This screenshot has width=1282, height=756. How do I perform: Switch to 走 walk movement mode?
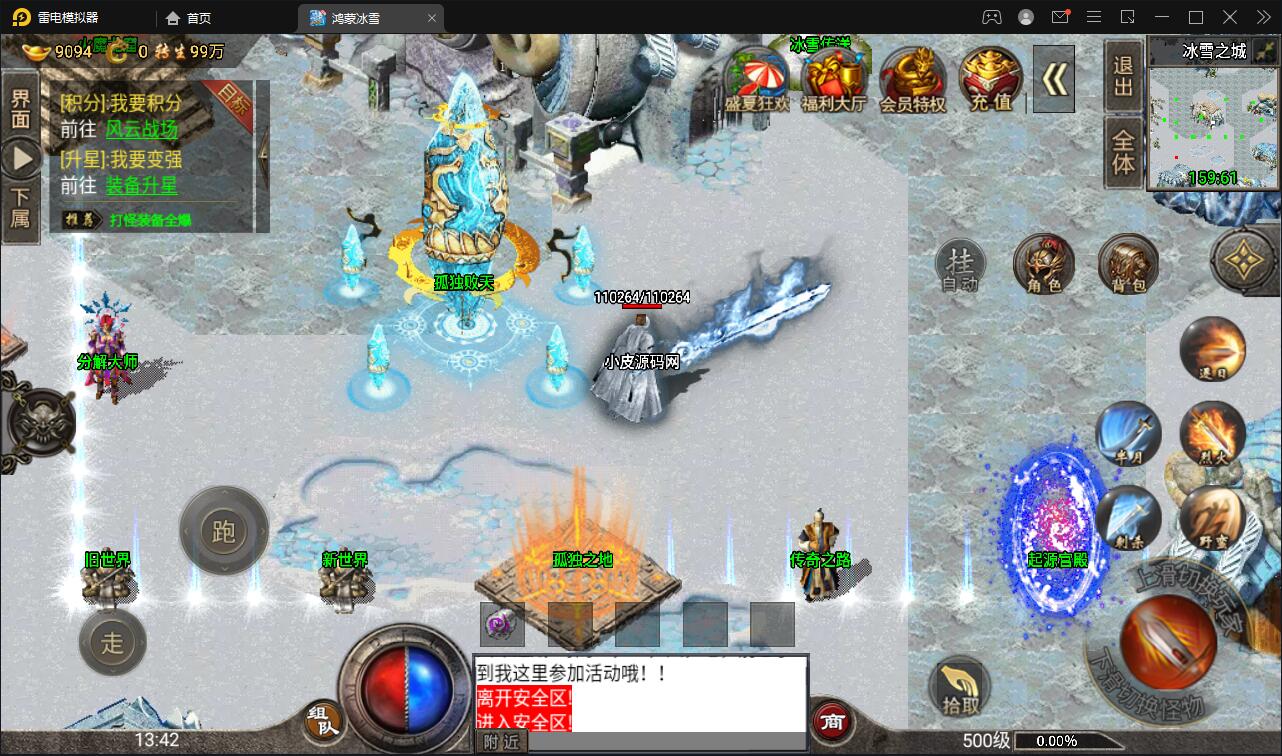click(x=112, y=643)
